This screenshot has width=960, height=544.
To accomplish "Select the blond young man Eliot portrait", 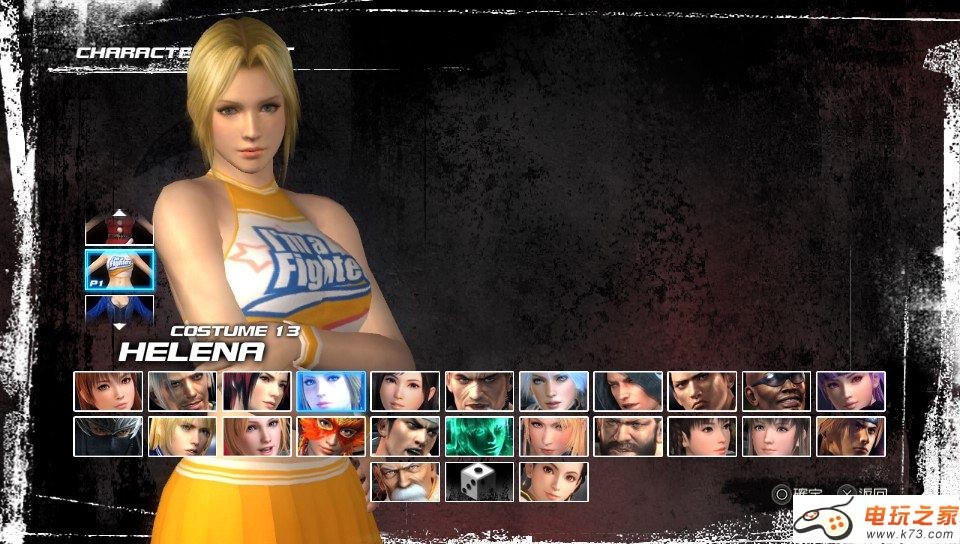I will coord(182,437).
